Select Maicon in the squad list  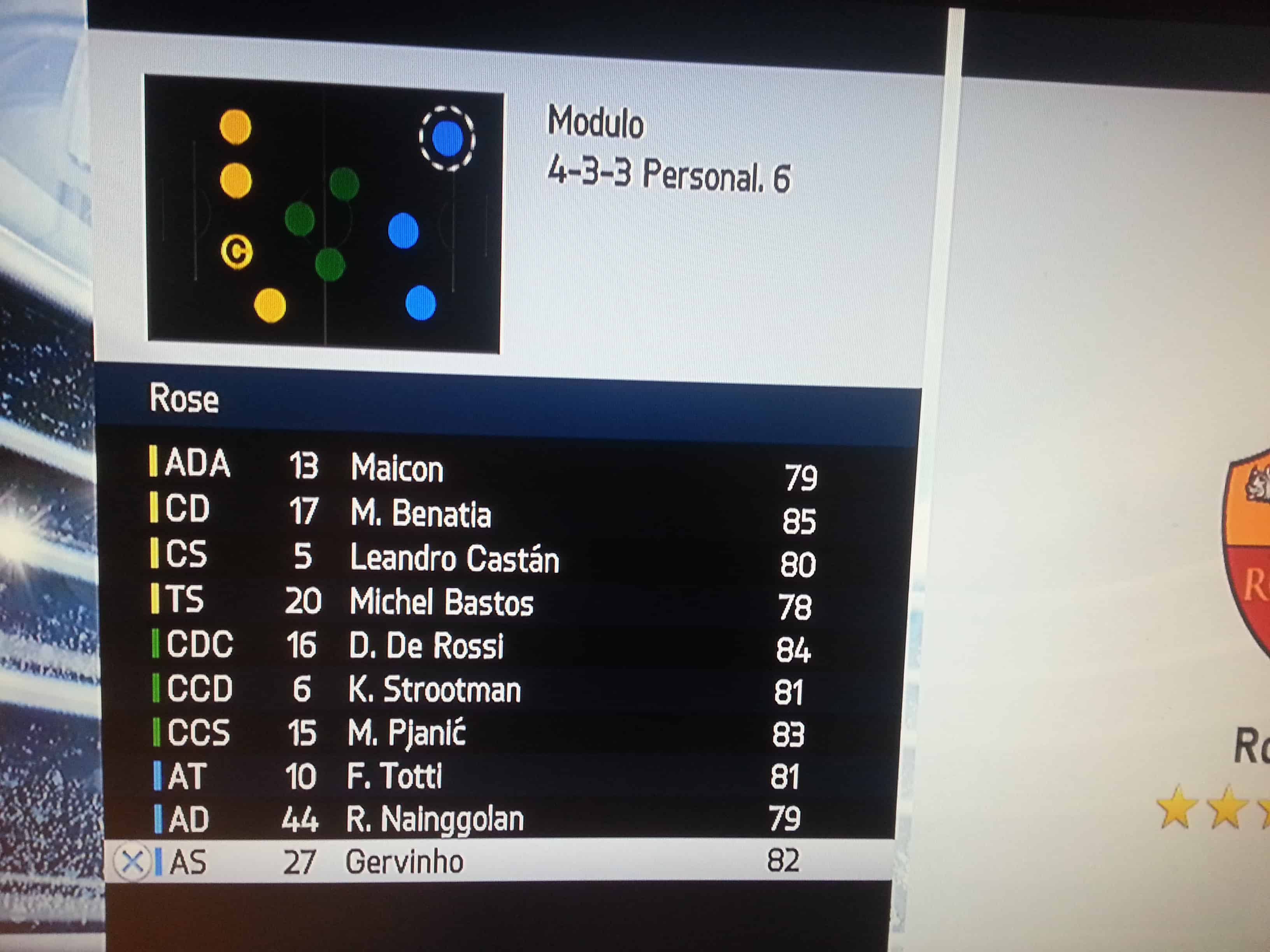pyautogui.click(x=397, y=468)
